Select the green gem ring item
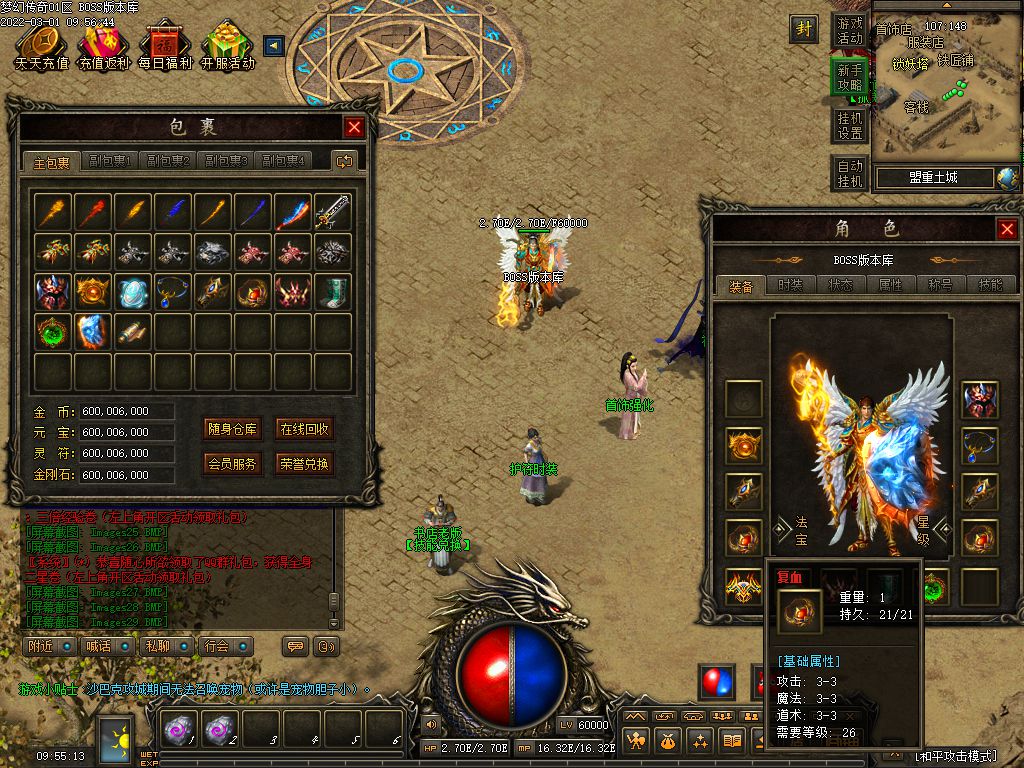The height and width of the screenshot is (768, 1024). coord(53,332)
